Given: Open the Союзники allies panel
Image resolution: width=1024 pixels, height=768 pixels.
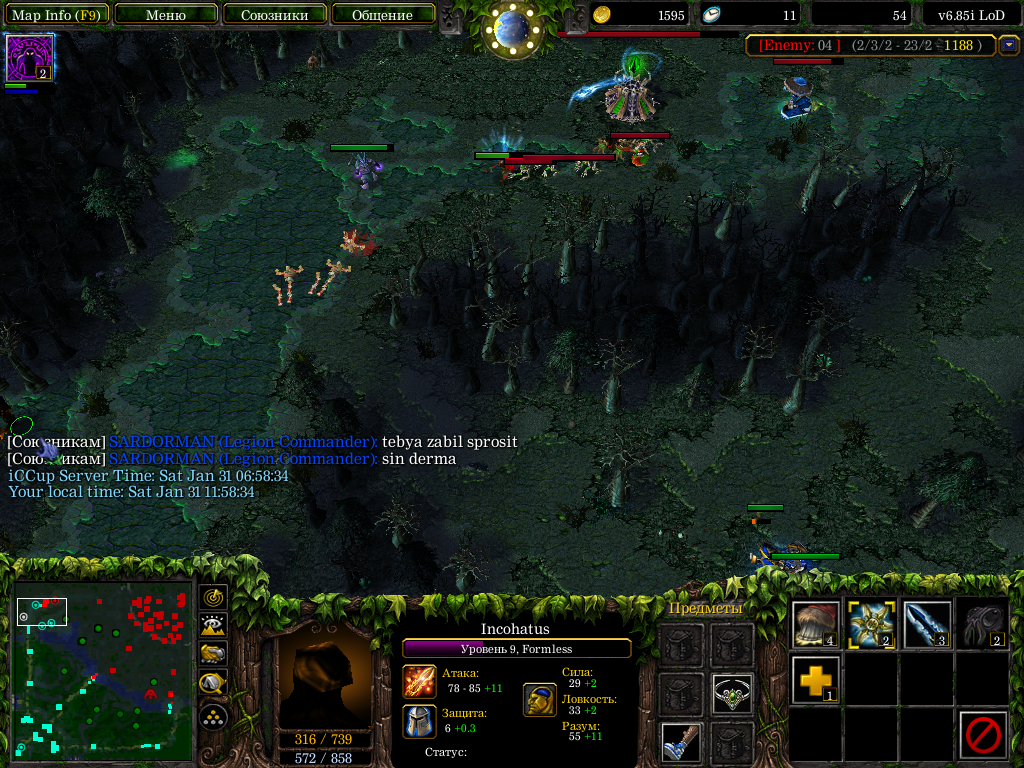Looking at the screenshot, I should pyautogui.click(x=274, y=15).
